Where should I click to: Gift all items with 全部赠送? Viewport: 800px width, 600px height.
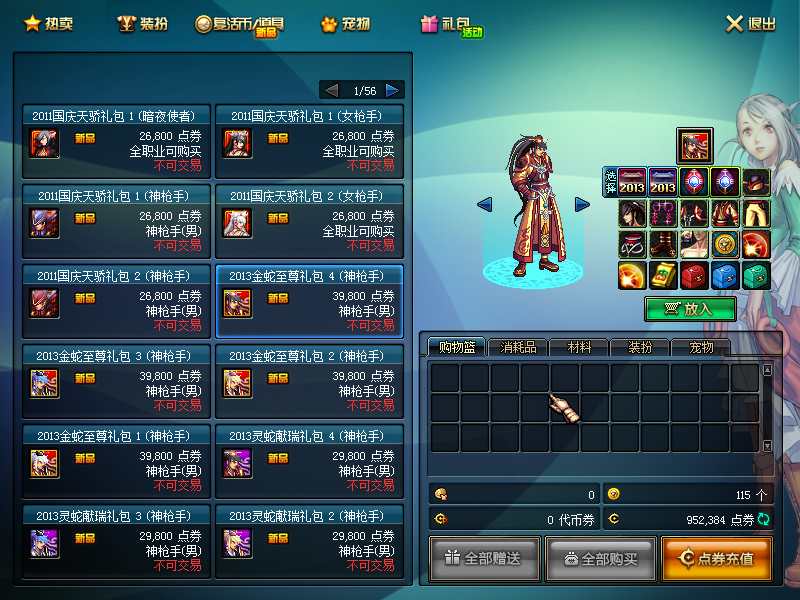[x=485, y=558]
